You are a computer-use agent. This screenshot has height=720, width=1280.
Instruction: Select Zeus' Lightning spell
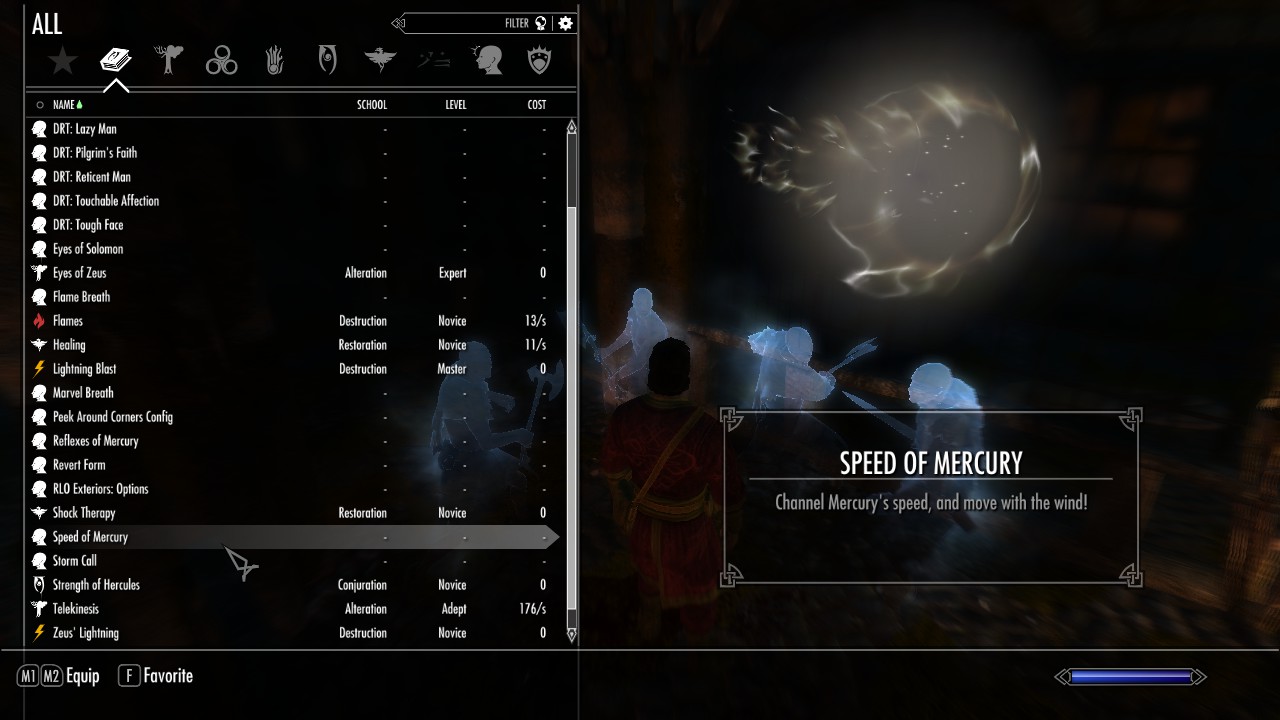pyautogui.click(x=85, y=633)
